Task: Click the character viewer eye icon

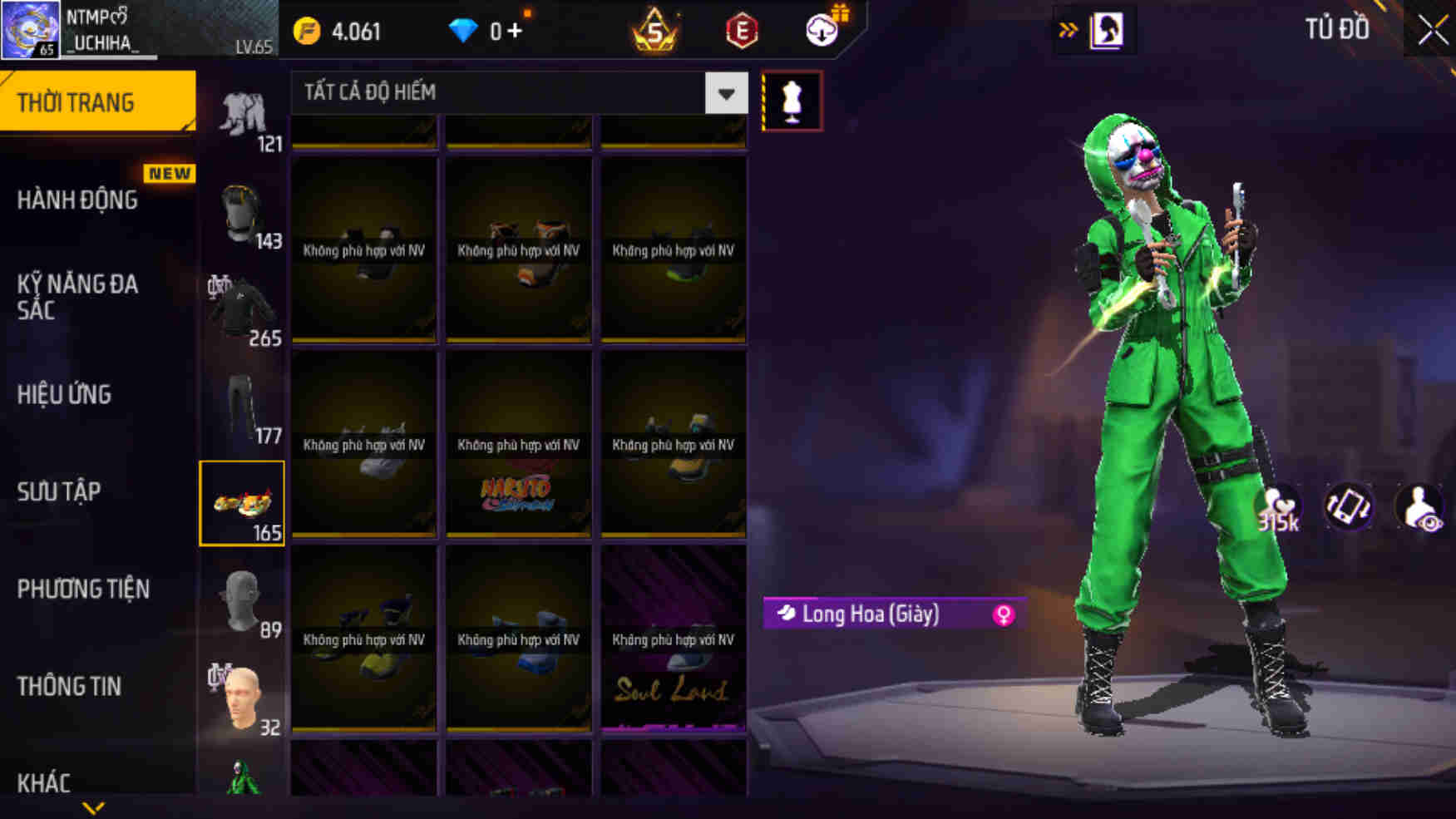Action: [x=1420, y=506]
